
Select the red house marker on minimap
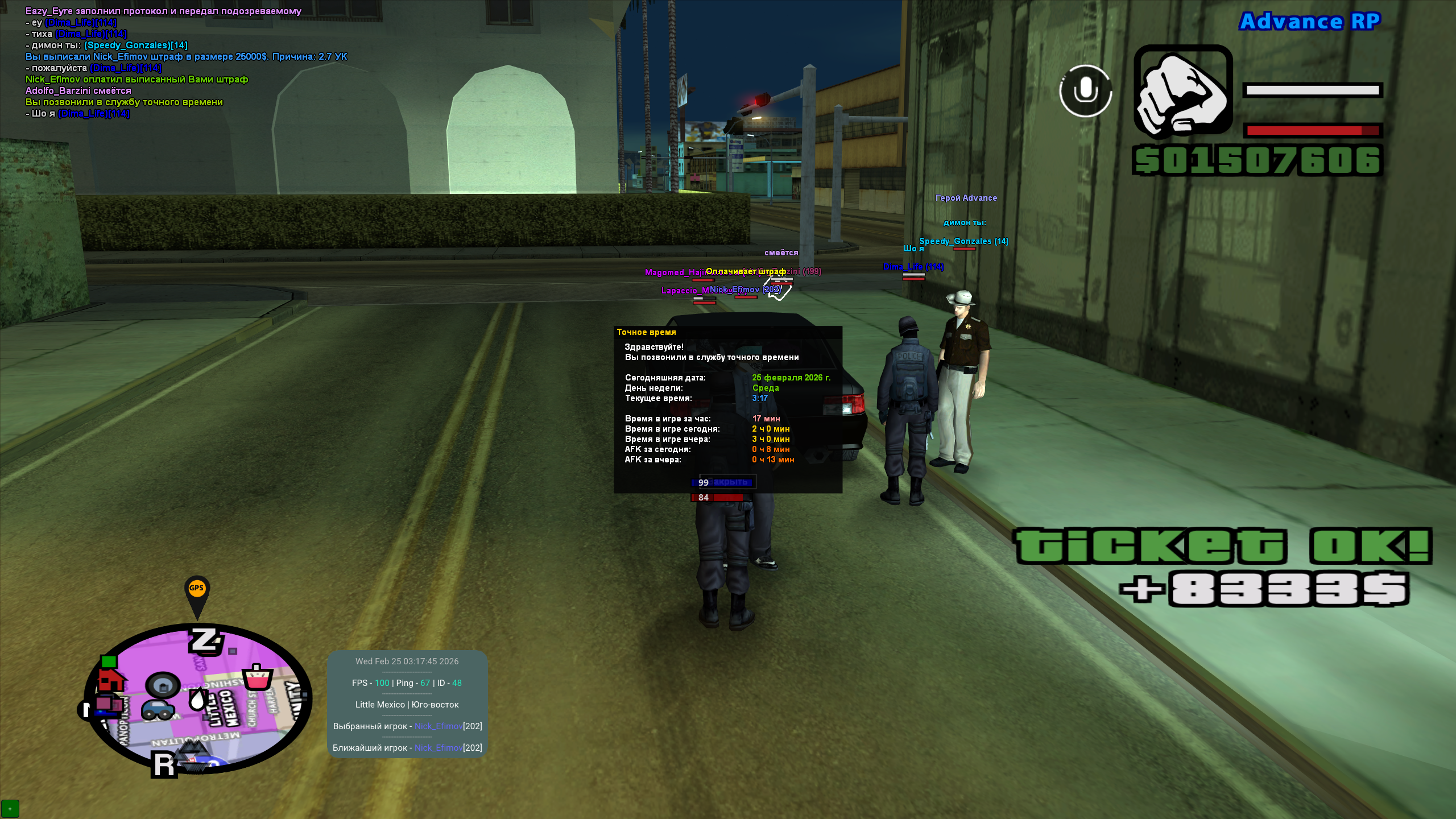tap(111, 679)
